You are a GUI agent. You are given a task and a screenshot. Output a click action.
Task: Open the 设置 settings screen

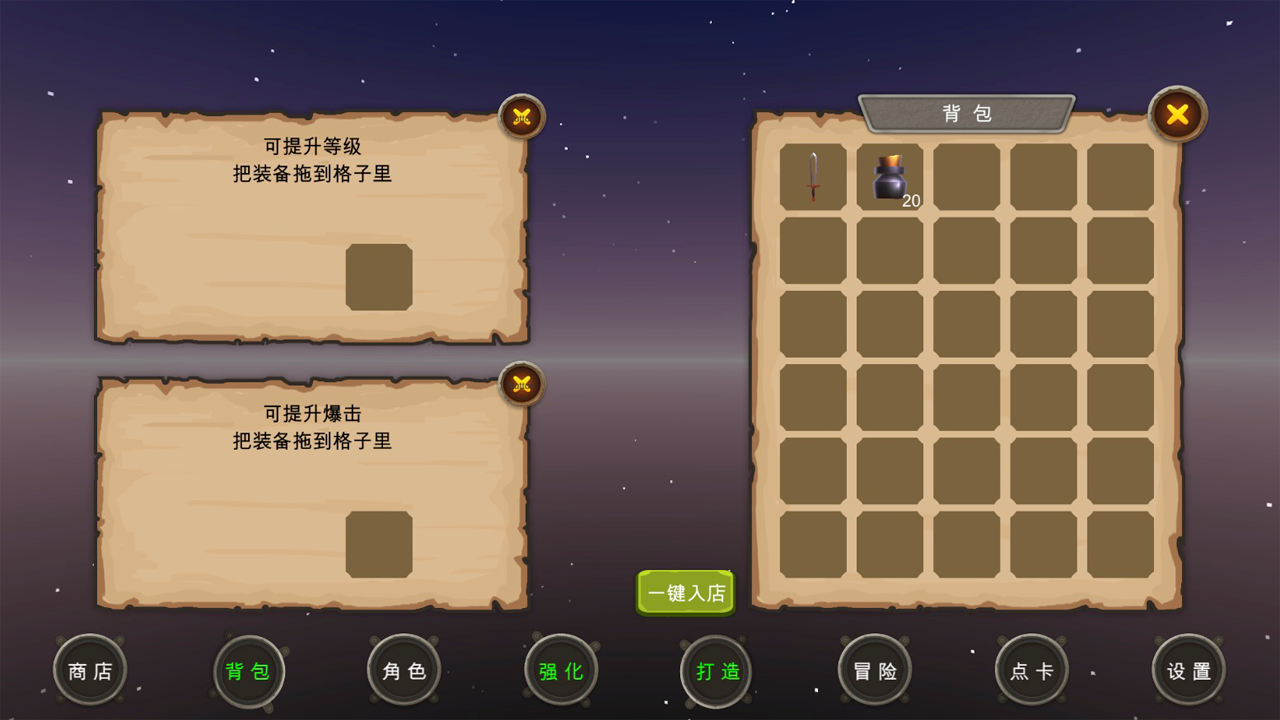[x=1188, y=671]
